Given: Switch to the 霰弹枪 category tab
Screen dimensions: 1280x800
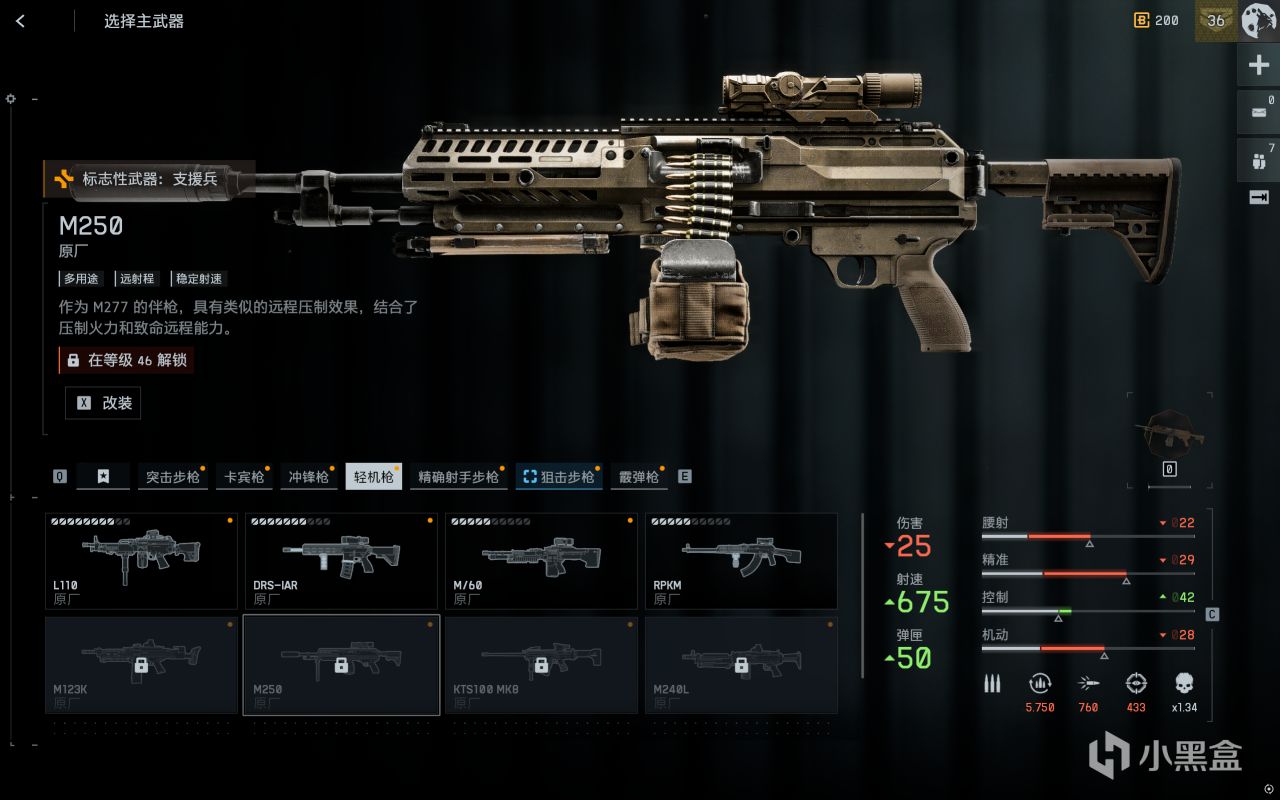Looking at the screenshot, I should (x=639, y=477).
